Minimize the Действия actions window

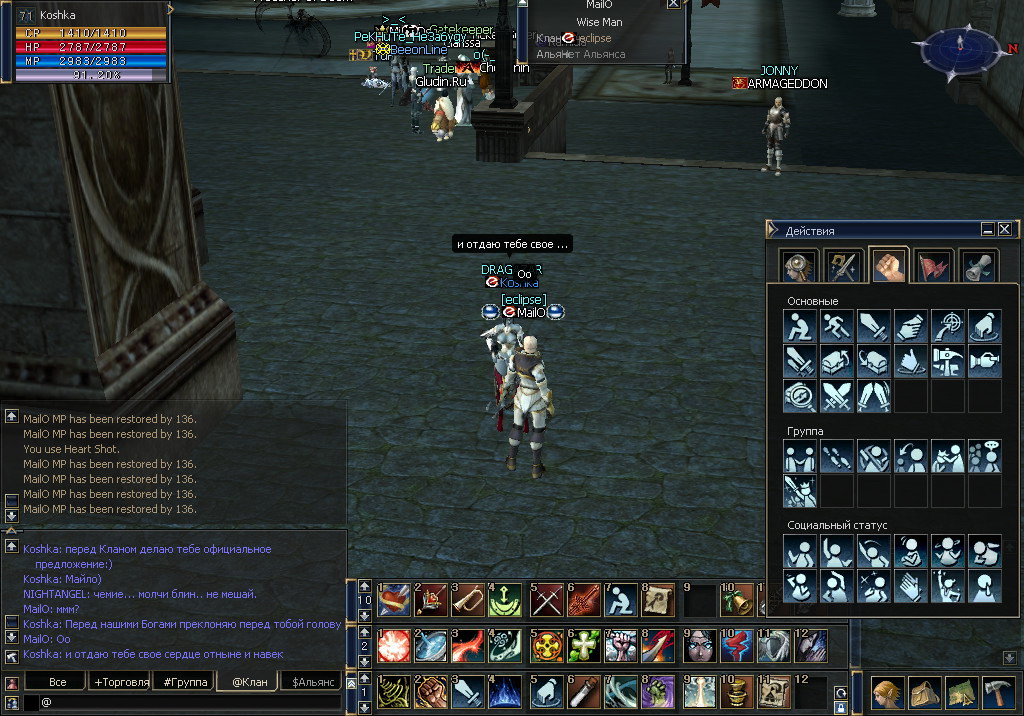pos(987,229)
